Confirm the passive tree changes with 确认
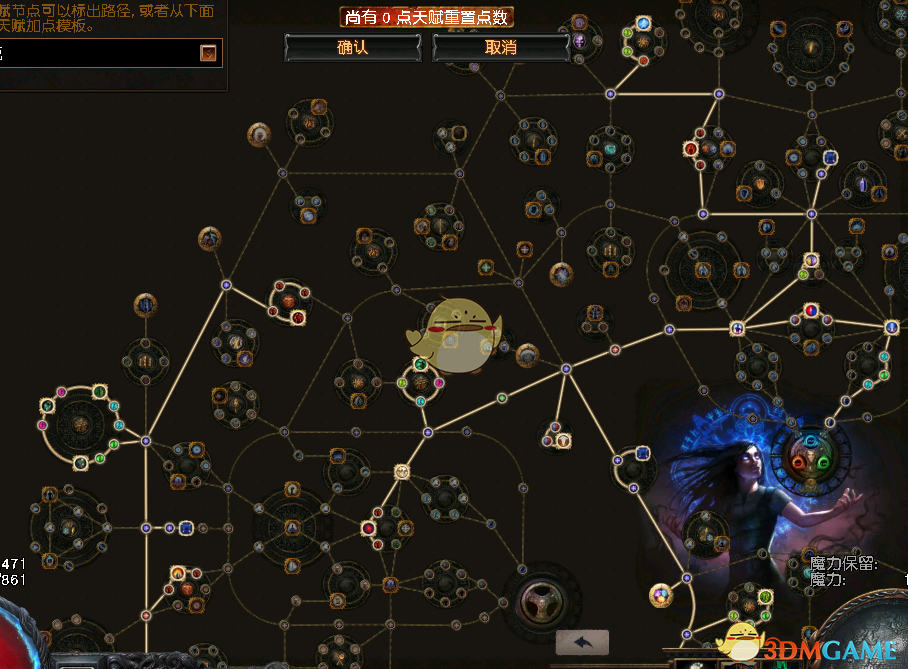Image resolution: width=908 pixels, height=669 pixels. point(353,47)
